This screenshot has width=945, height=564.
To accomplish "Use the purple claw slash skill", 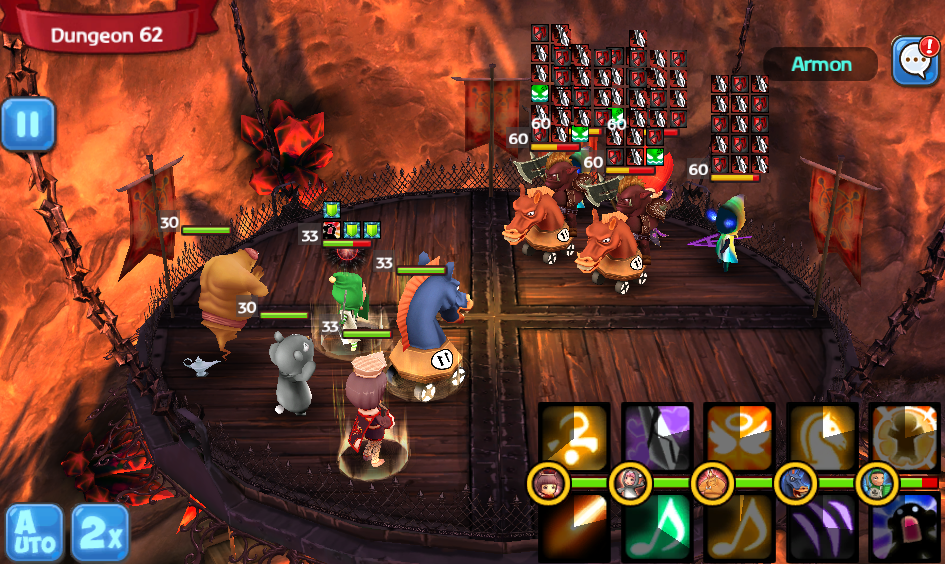I will [x=822, y=526].
